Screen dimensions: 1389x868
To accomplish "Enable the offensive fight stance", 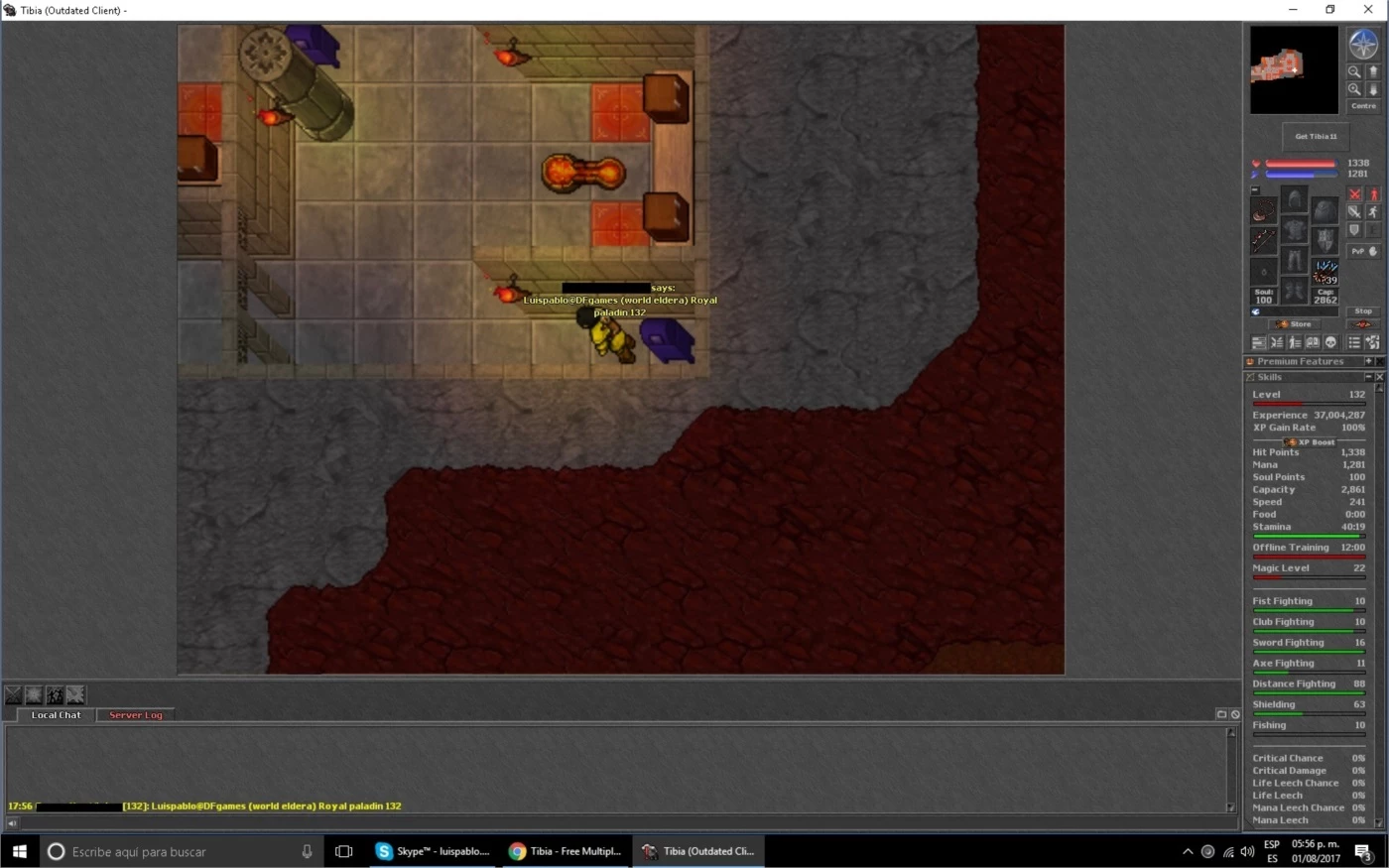I will tap(1355, 194).
